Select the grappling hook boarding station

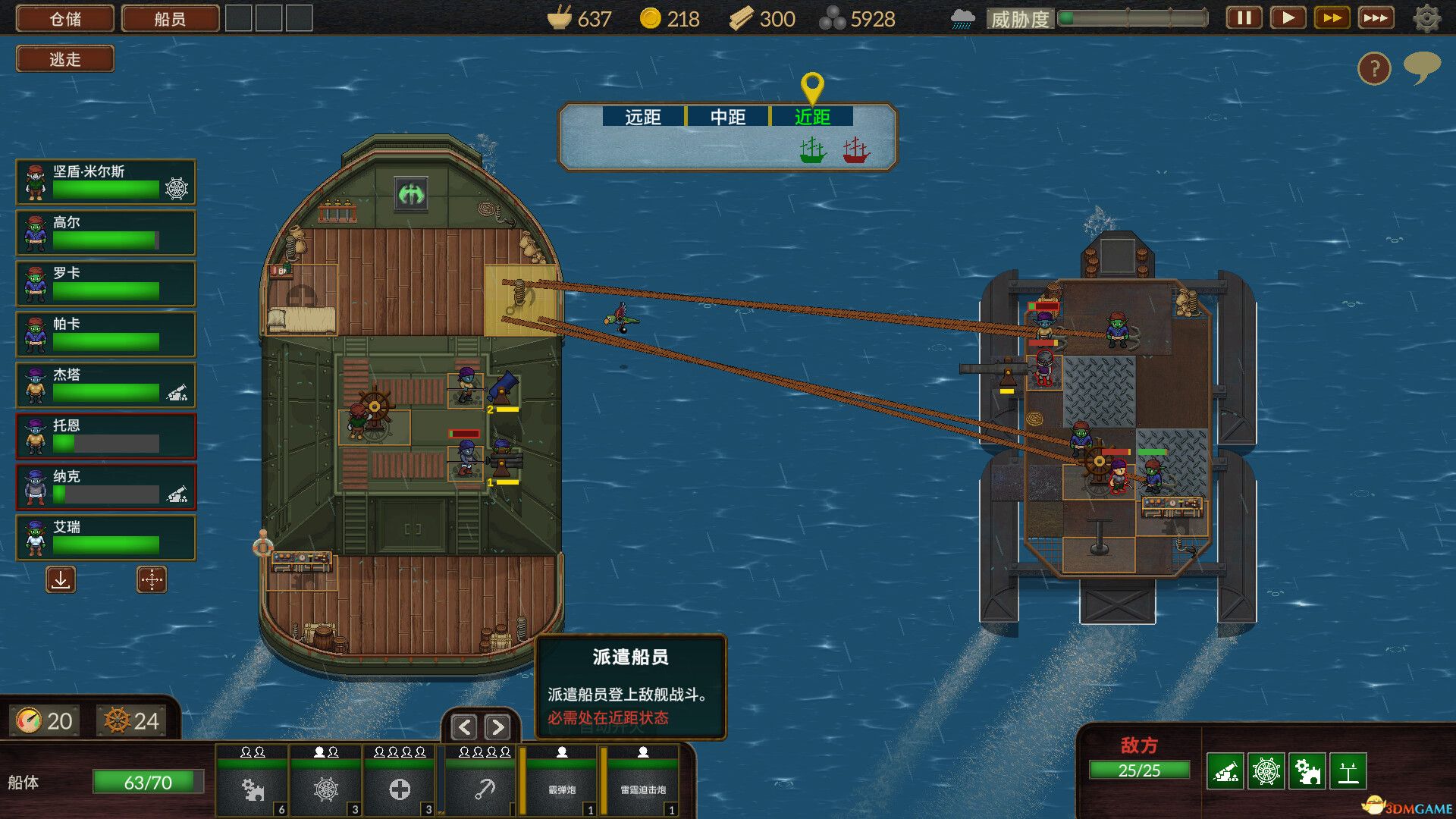point(482,790)
